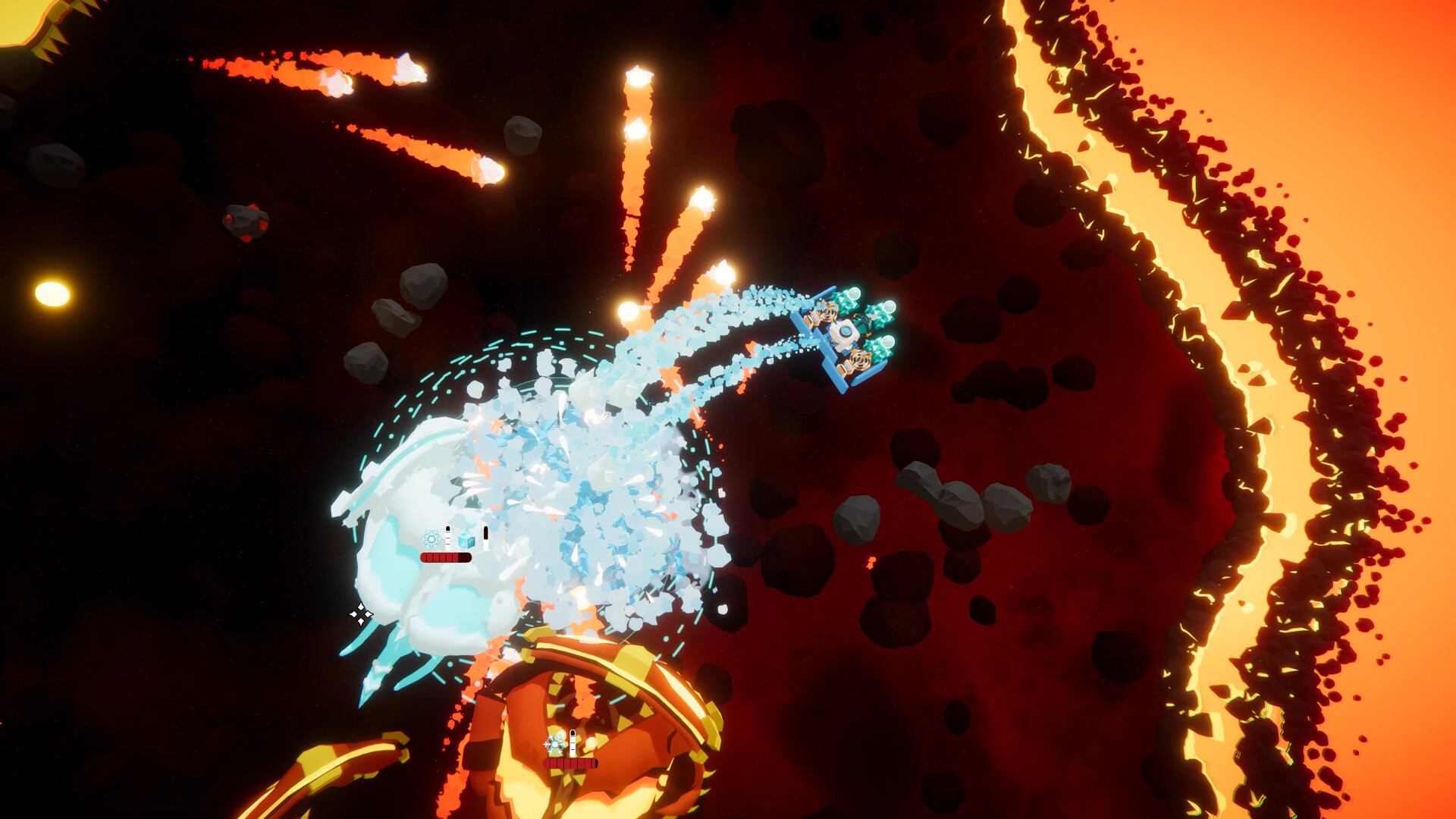Click the vertical freeze gauge beside the snowflake icon
The height and width of the screenshot is (819, 1456).
[447, 537]
